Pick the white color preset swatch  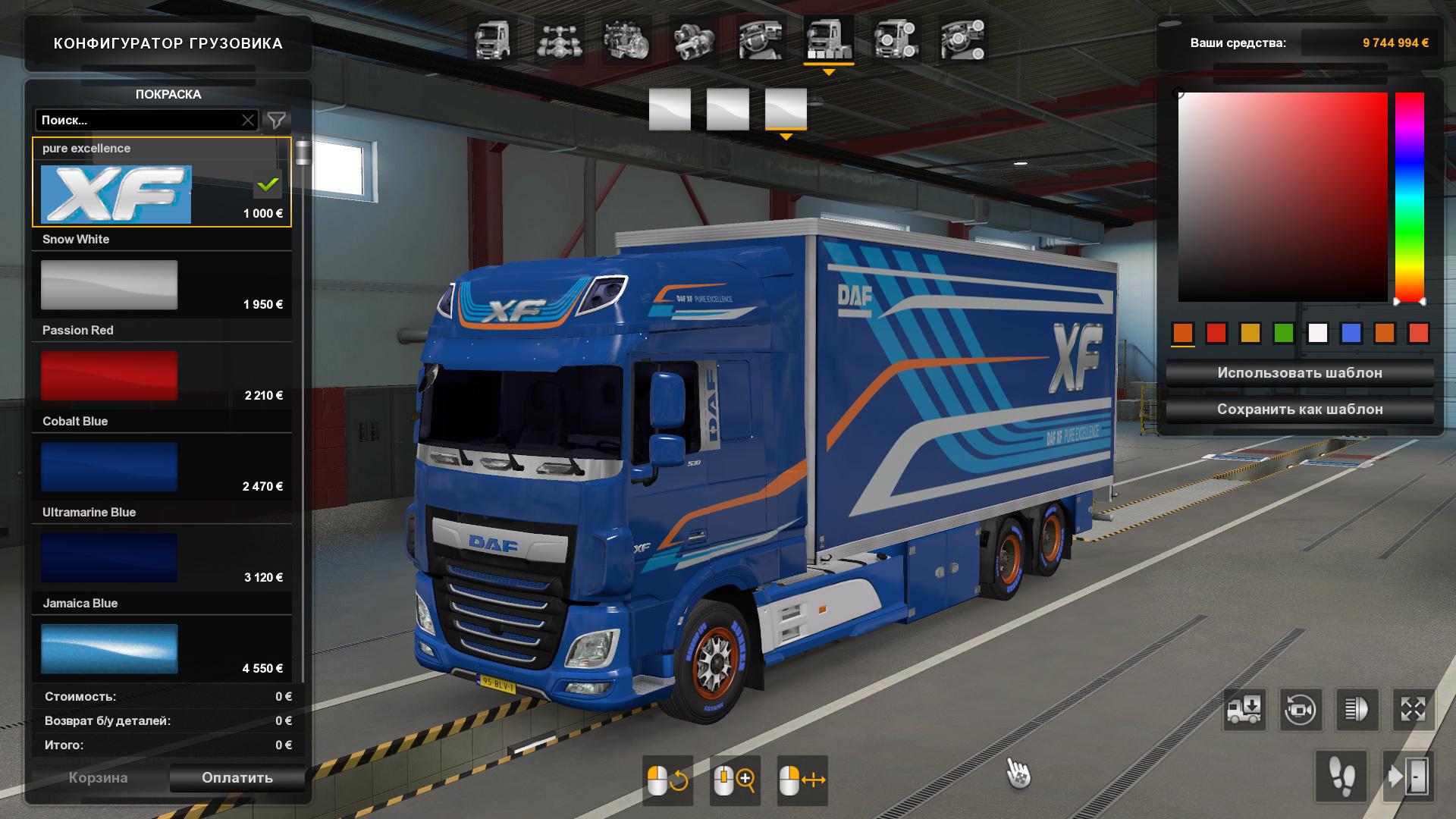tap(1317, 333)
